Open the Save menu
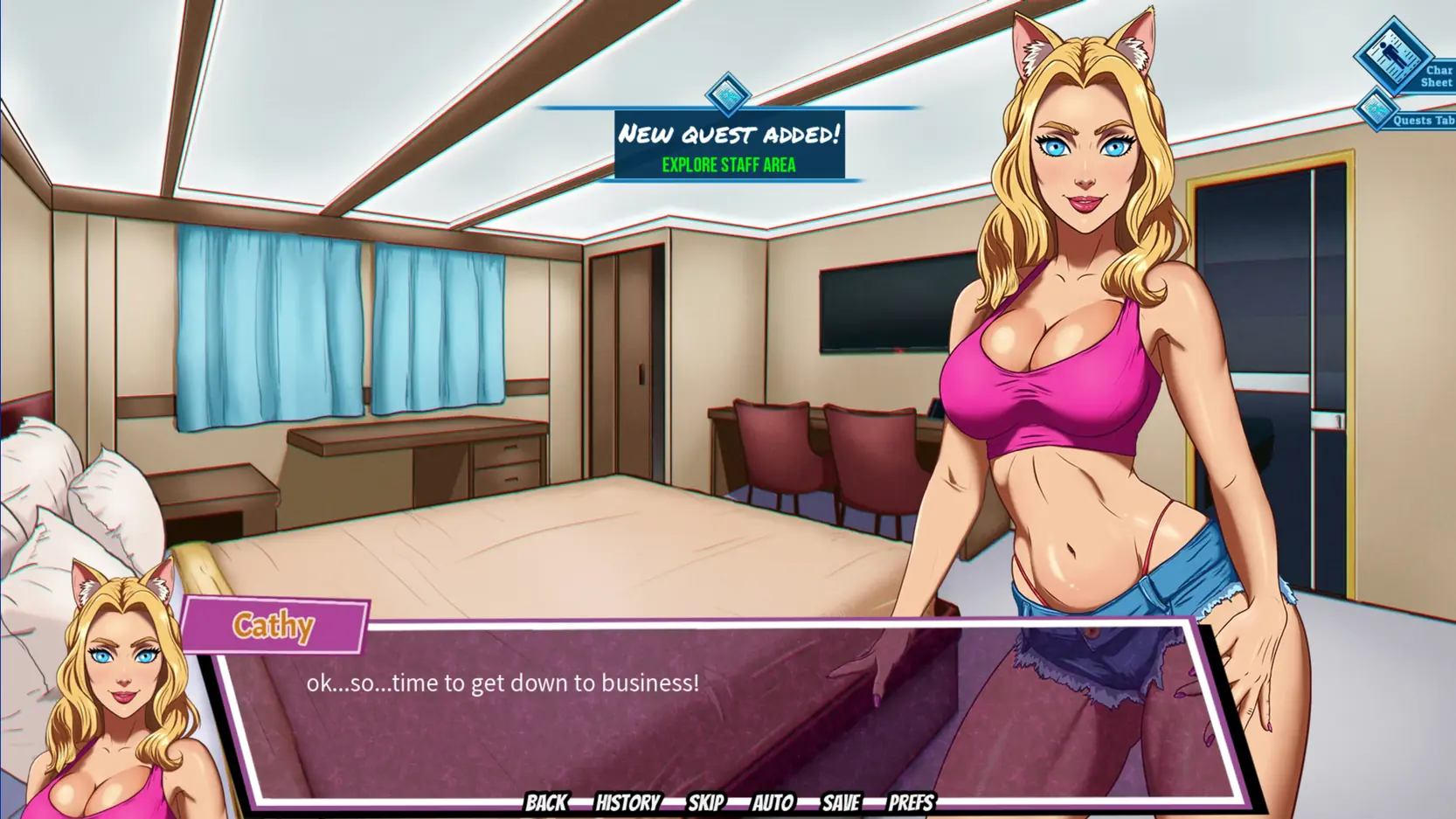Screen dimensions: 1456x819 click(x=841, y=802)
